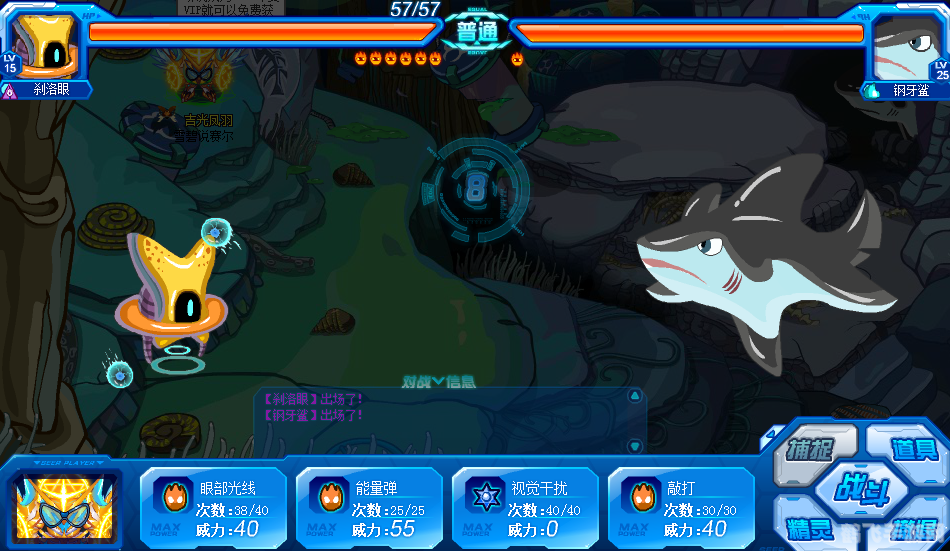Choose the 视觉干扰 skill
The height and width of the screenshot is (551, 950).
tap(525, 508)
